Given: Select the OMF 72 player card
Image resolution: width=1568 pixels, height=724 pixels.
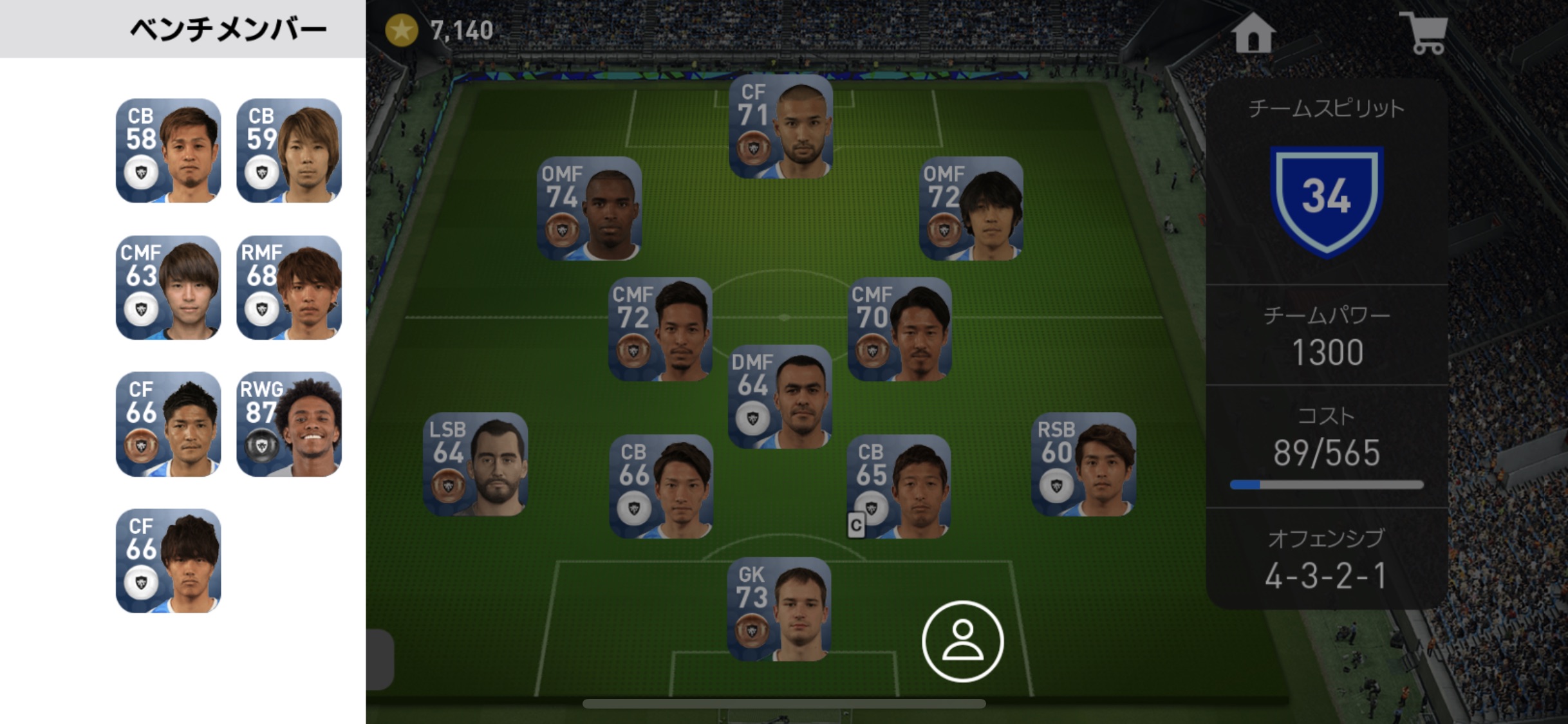Looking at the screenshot, I should point(971,209).
